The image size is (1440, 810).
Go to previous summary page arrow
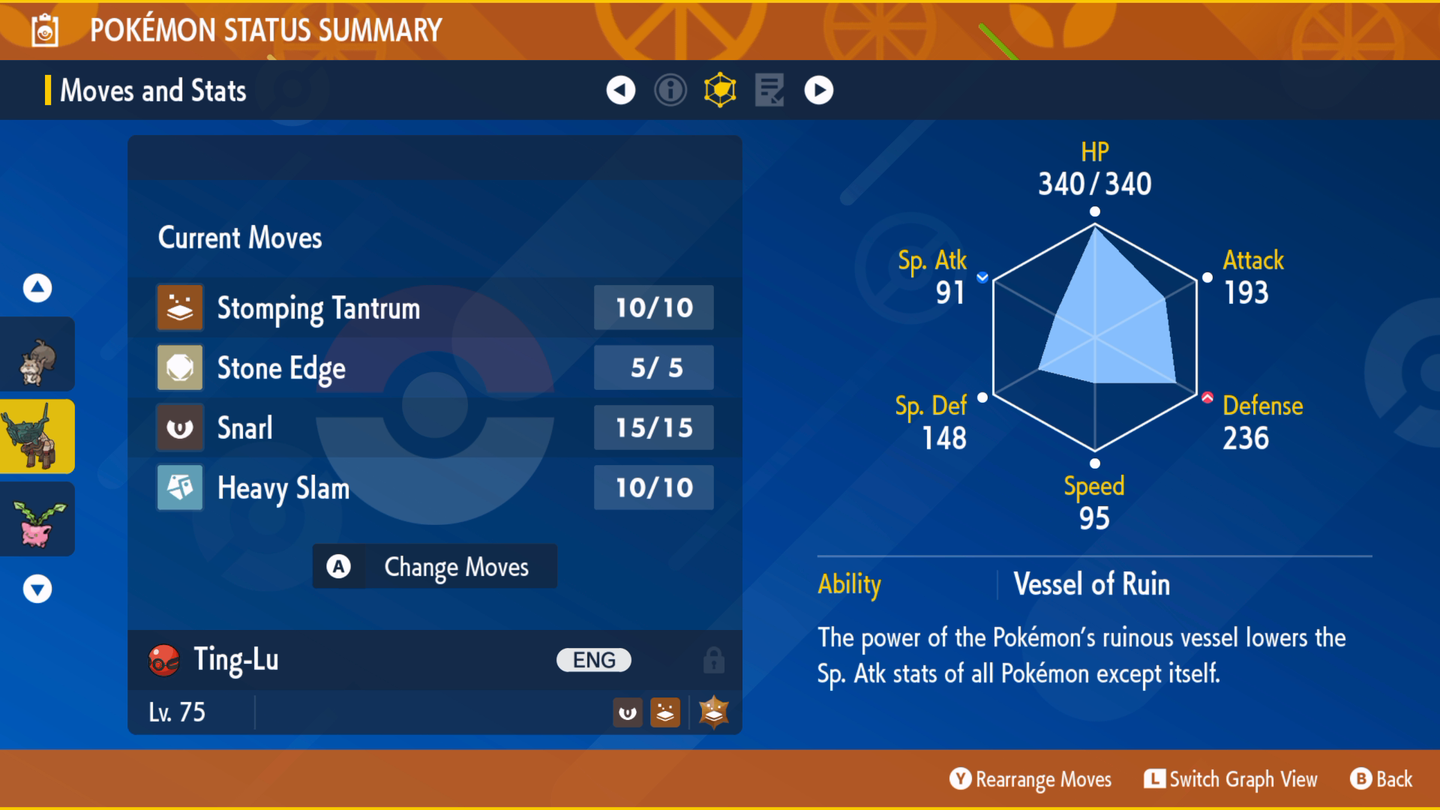coord(621,90)
